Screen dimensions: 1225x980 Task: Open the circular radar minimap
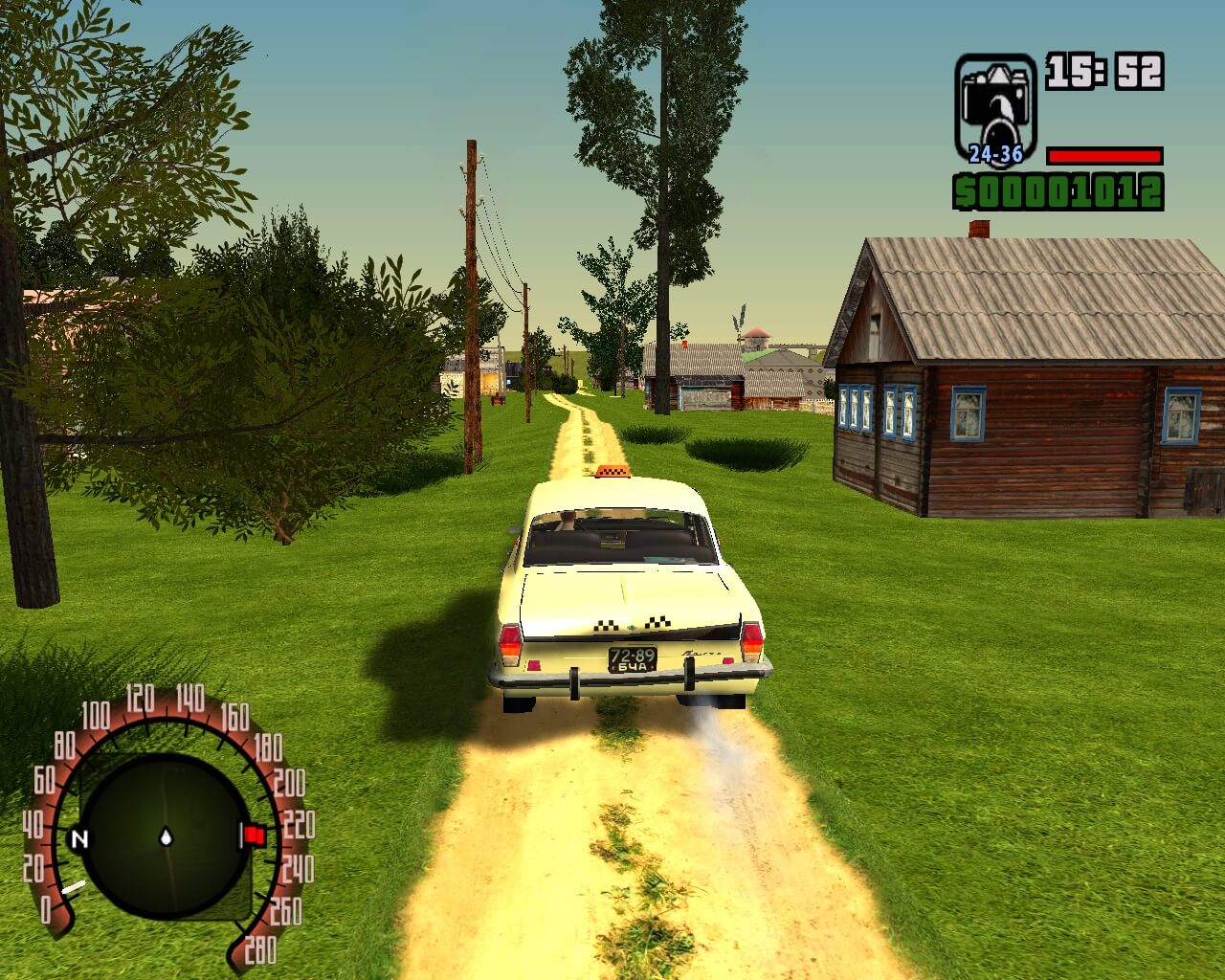[x=165, y=836]
